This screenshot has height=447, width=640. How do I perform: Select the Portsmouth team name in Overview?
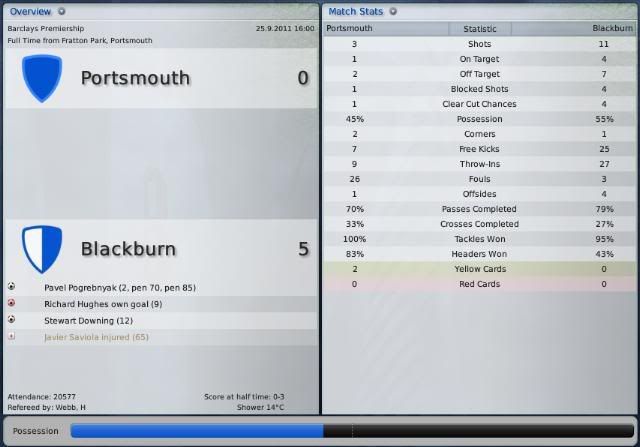coord(135,78)
